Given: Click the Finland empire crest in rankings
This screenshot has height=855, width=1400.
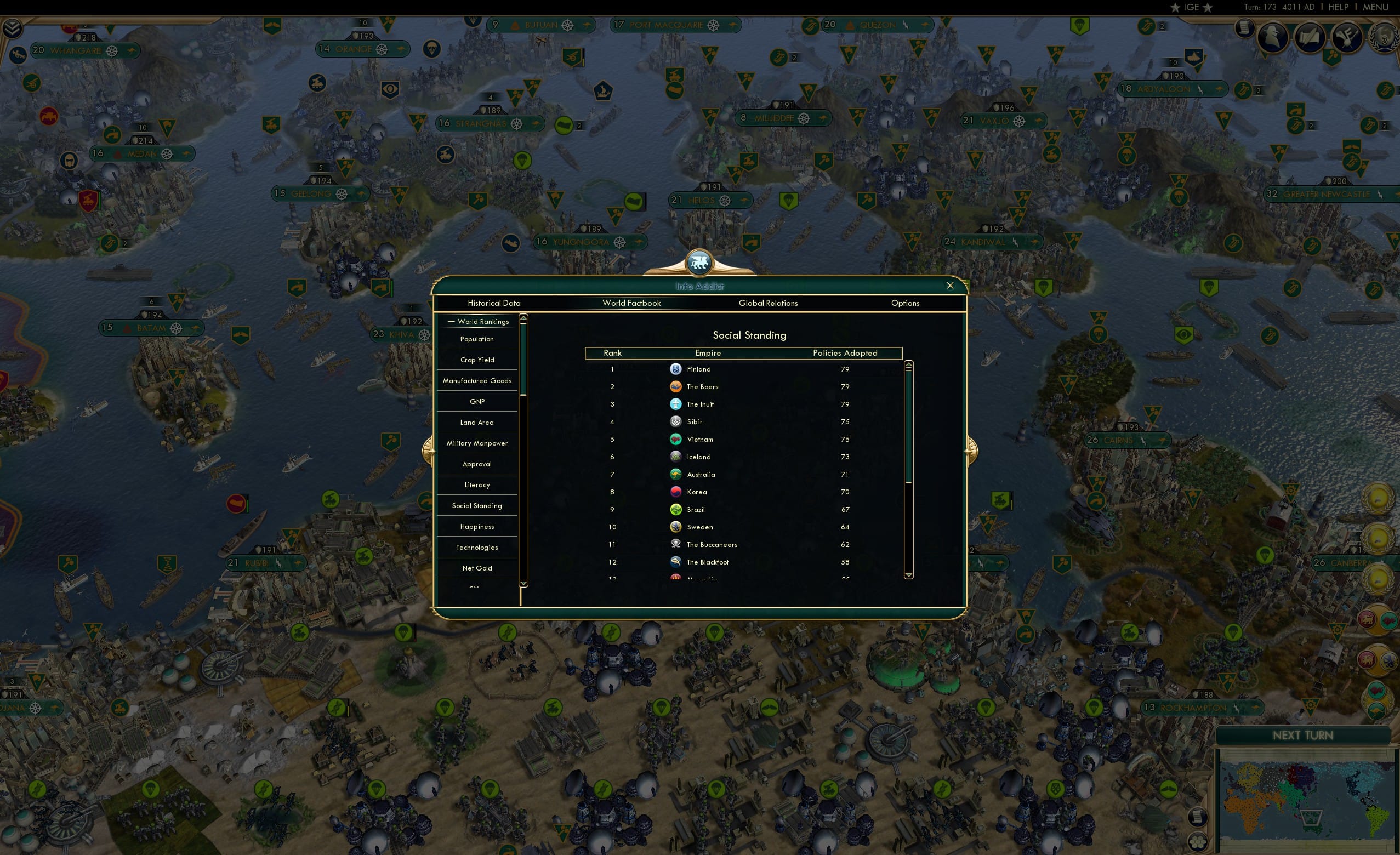Looking at the screenshot, I should click(x=675, y=369).
